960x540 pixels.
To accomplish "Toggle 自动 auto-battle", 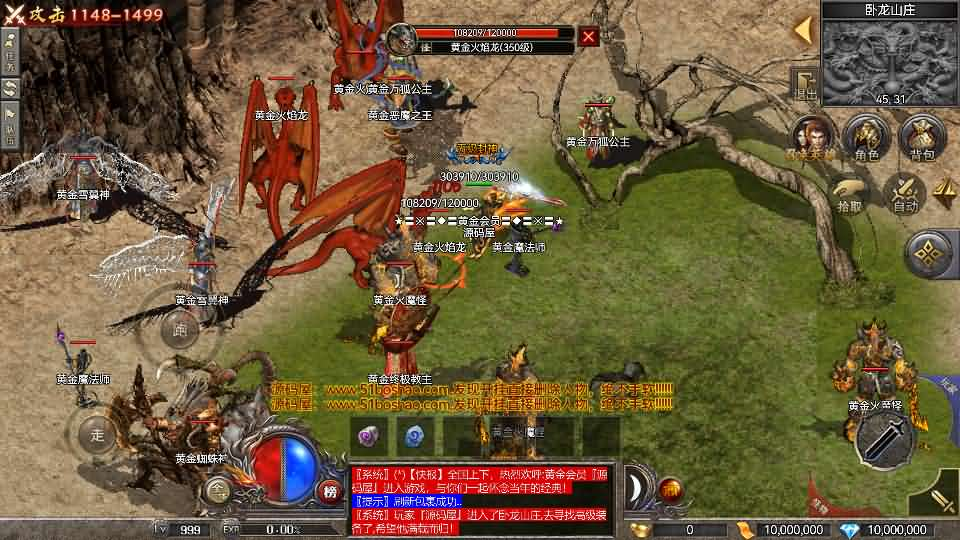I will click(905, 192).
